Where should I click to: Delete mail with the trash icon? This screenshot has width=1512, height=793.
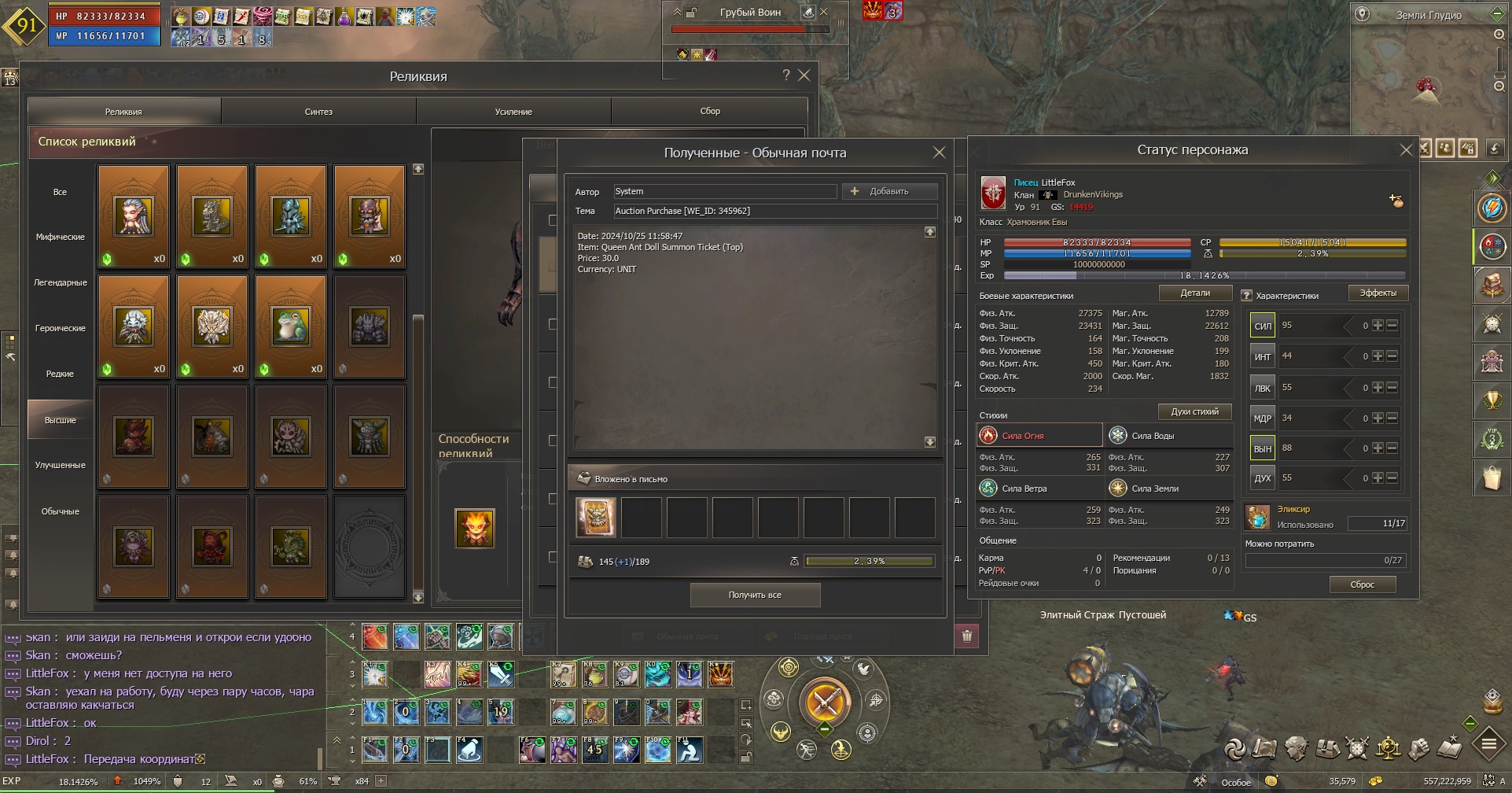tap(967, 636)
